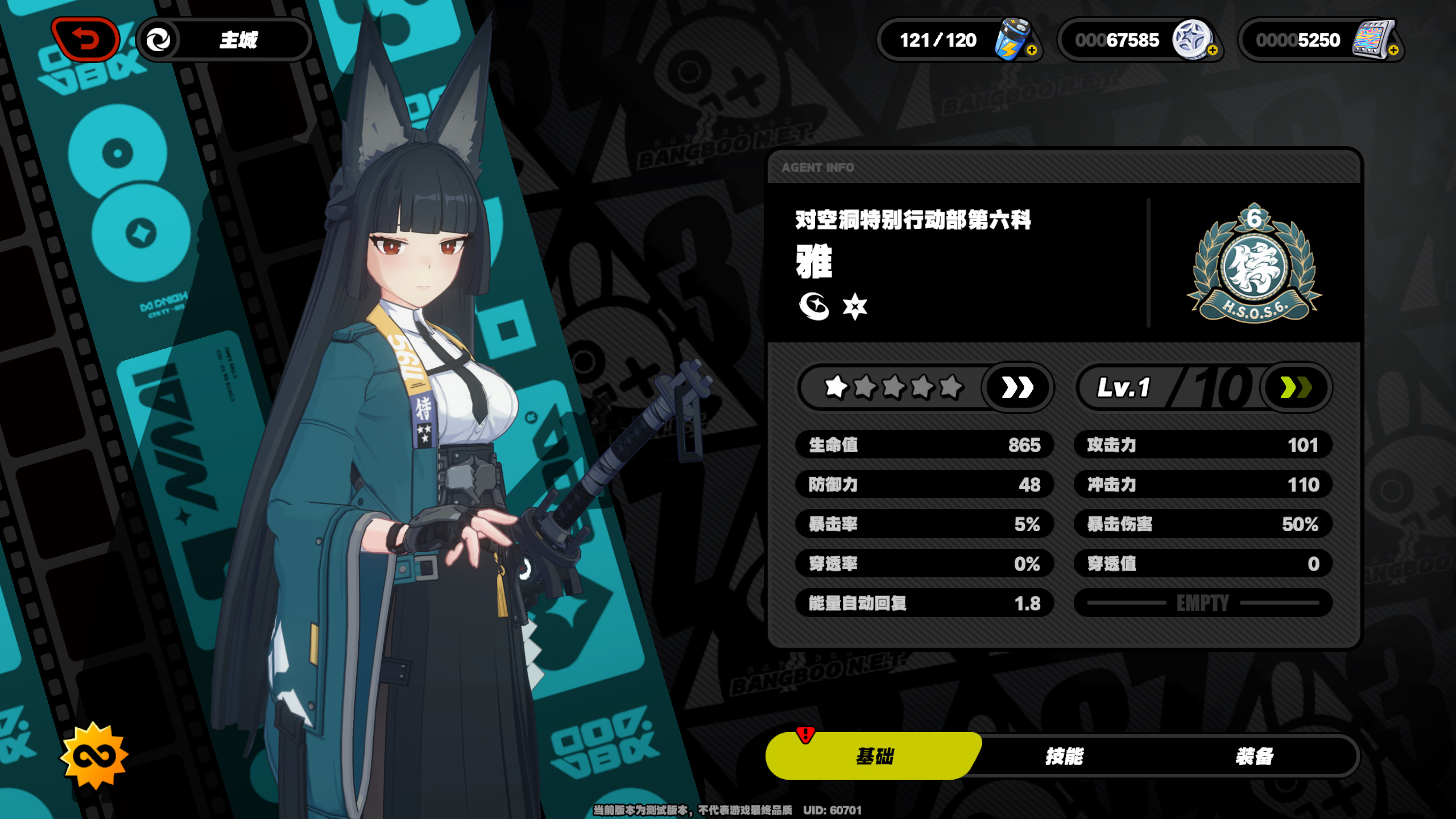Select the 暴击伤害 crit damage row
The height and width of the screenshot is (819, 1456).
[1202, 524]
